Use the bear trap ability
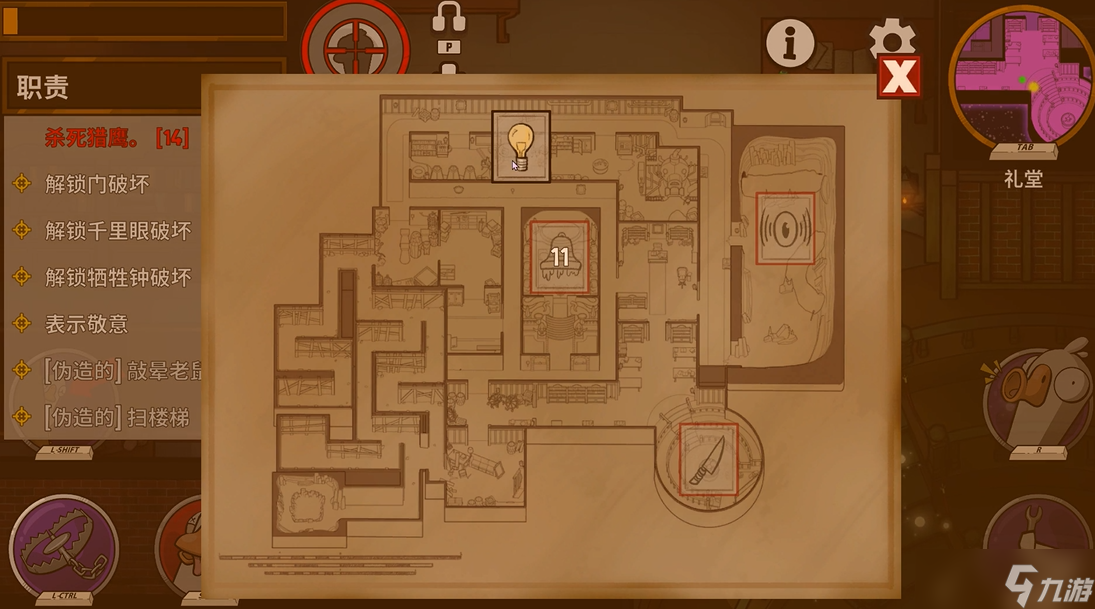Viewport: 1095px width, 609px height. point(63,545)
